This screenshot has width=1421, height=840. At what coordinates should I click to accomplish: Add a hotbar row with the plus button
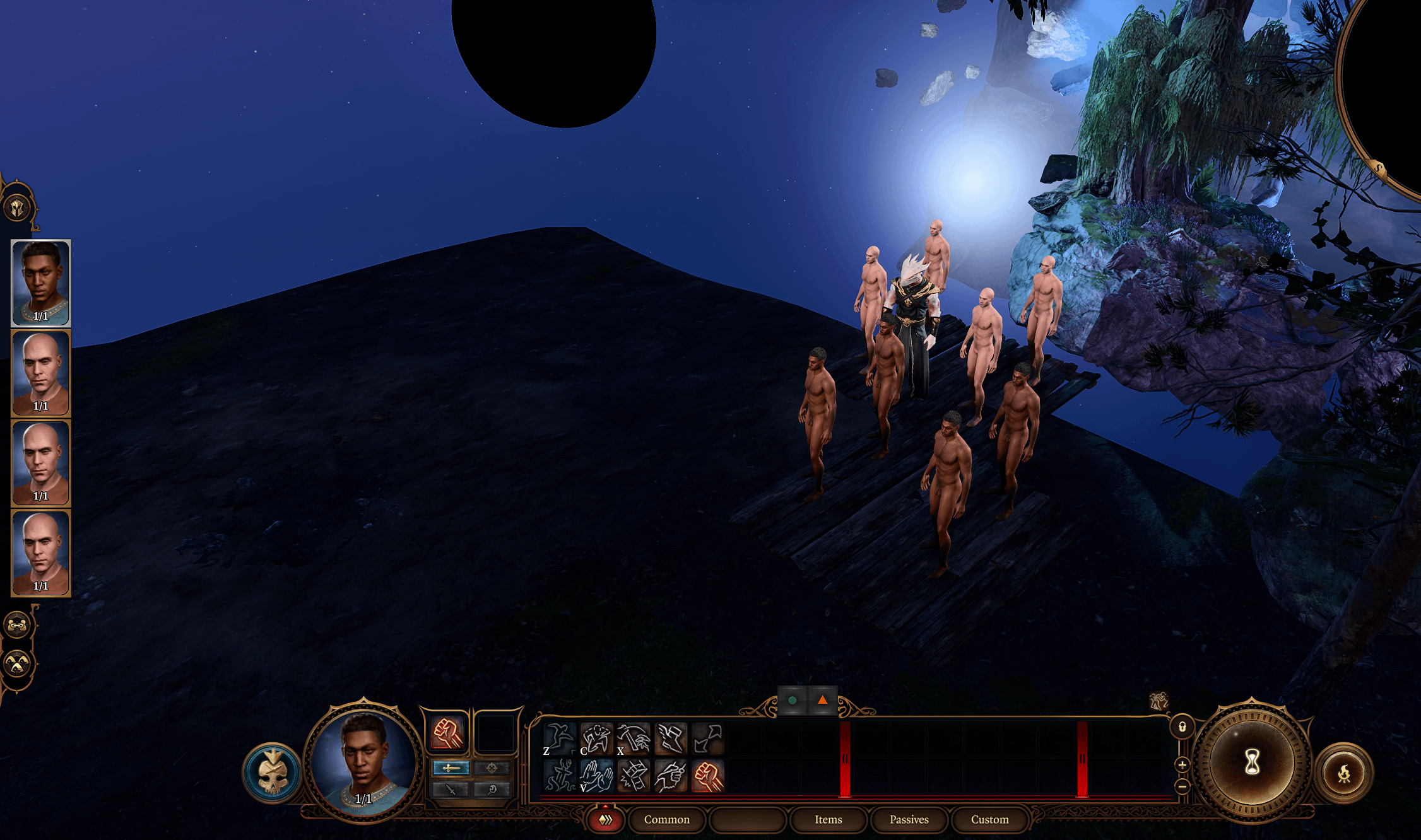pyautogui.click(x=1182, y=765)
